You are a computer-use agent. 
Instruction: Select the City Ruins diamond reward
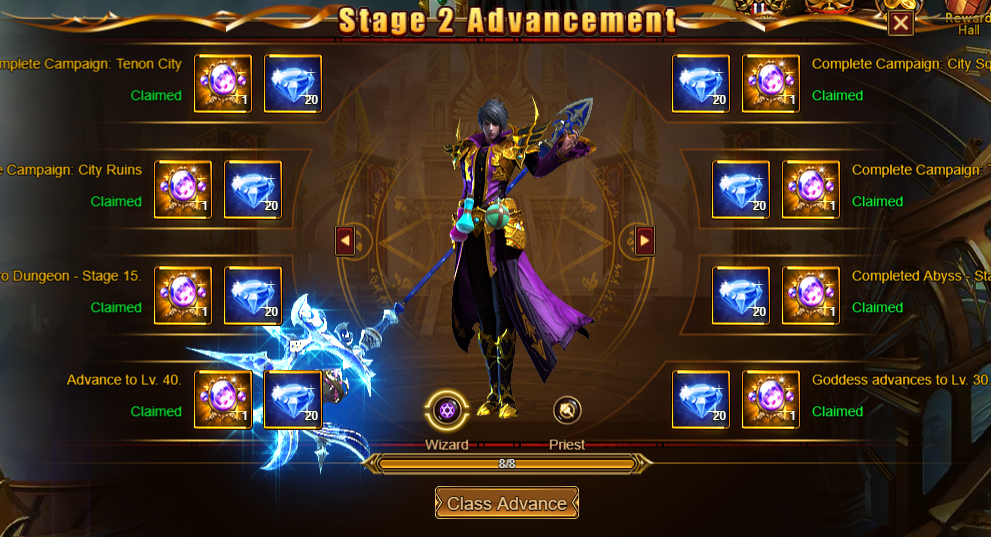click(253, 190)
